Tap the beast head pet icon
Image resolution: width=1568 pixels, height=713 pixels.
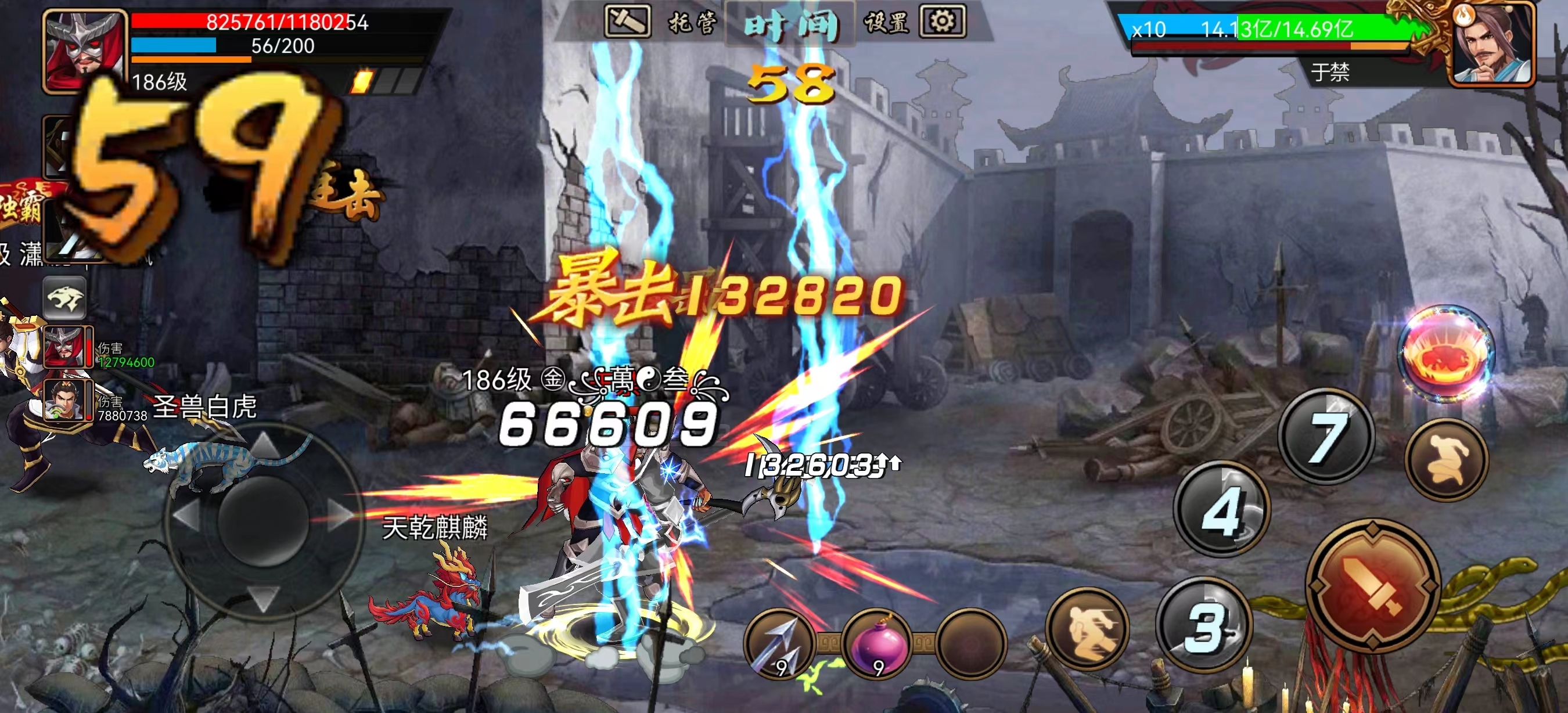click(64, 297)
